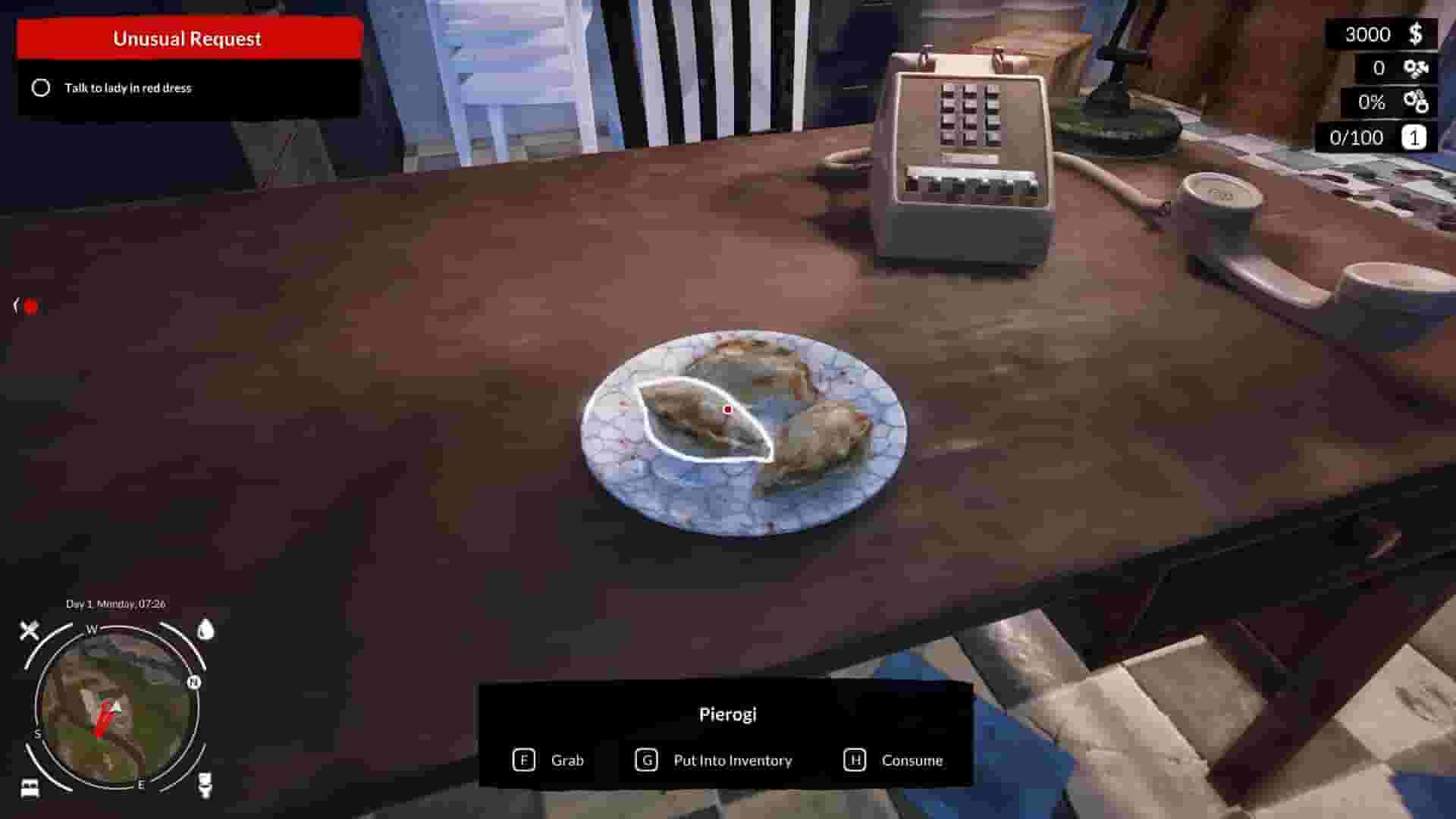Click the sleep bed icon below the minimap
The height and width of the screenshot is (819, 1456).
click(28, 789)
